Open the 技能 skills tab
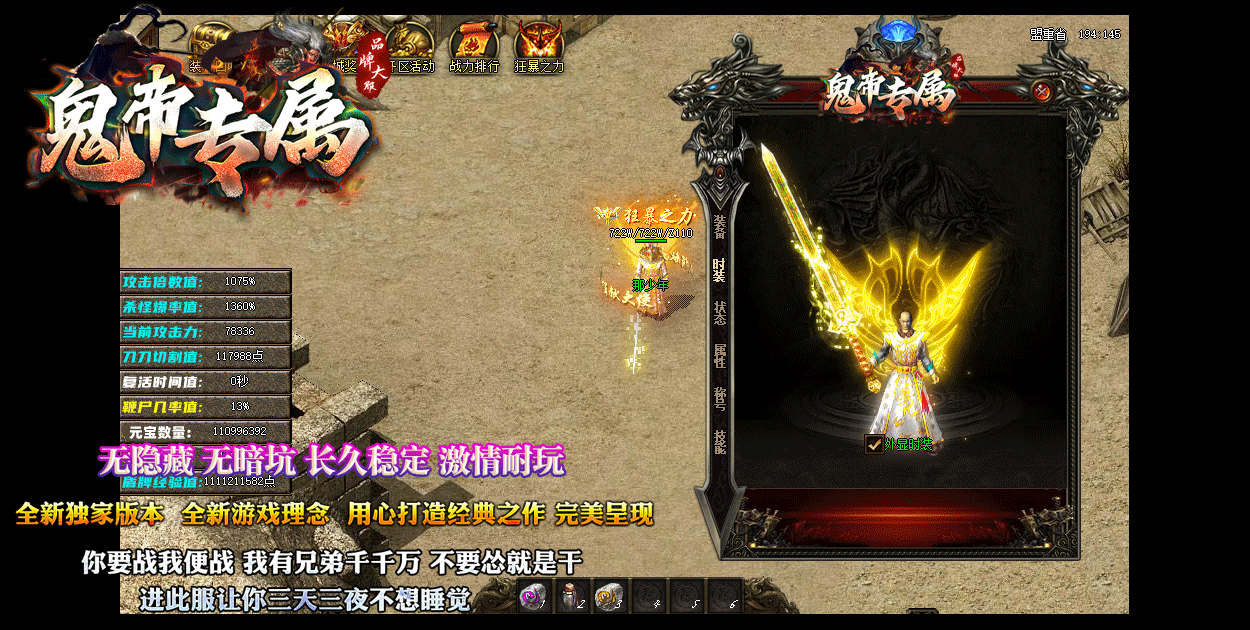Viewport: 1250px width, 630px height. click(x=719, y=442)
